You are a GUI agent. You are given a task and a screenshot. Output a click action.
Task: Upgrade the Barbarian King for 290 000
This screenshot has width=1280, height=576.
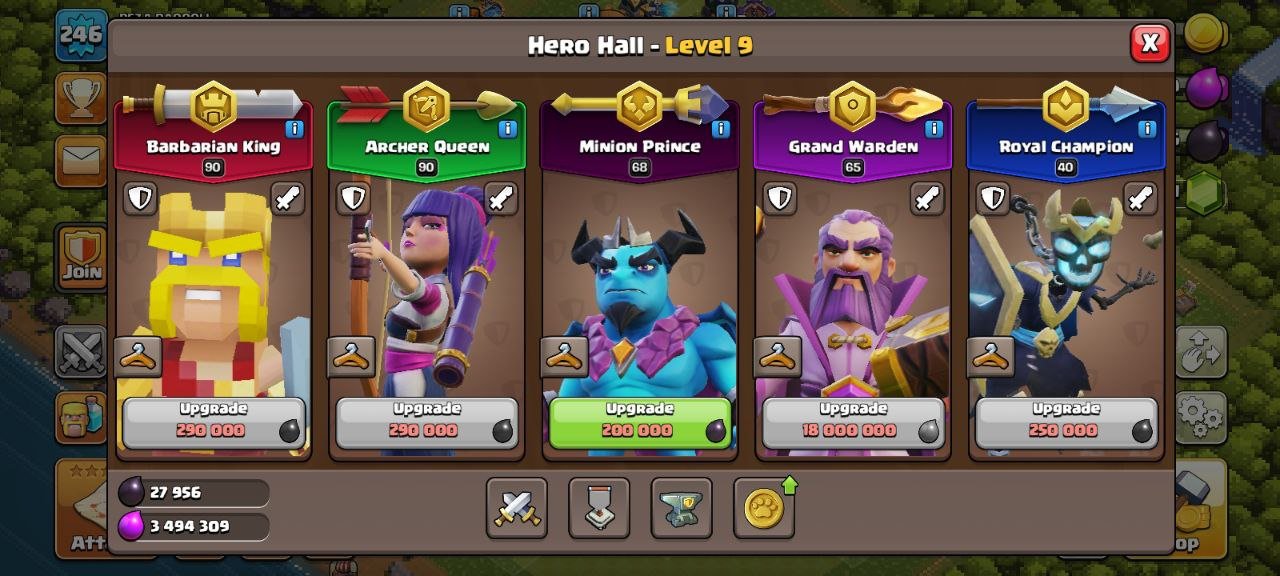tap(213, 422)
